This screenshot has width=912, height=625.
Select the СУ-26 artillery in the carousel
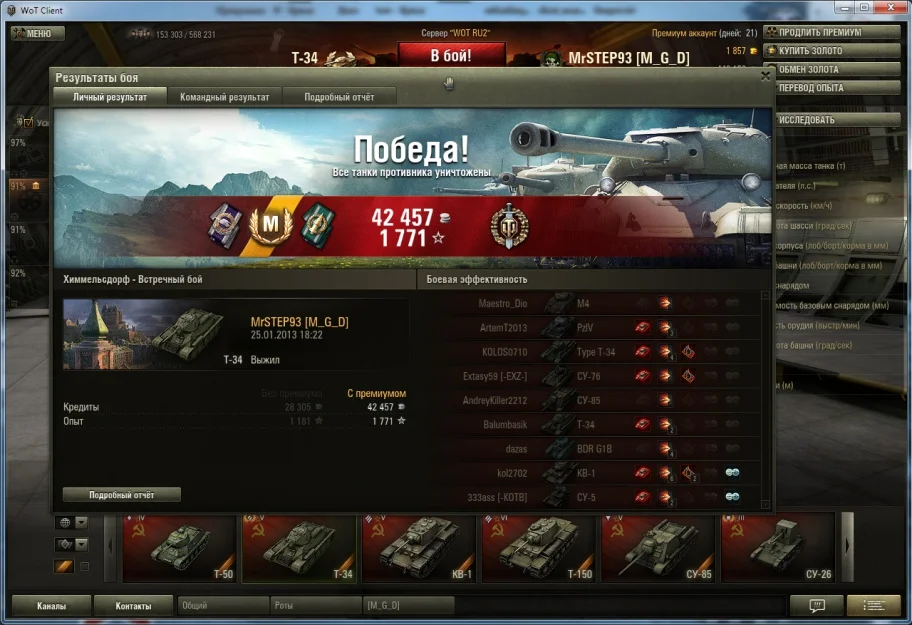779,548
